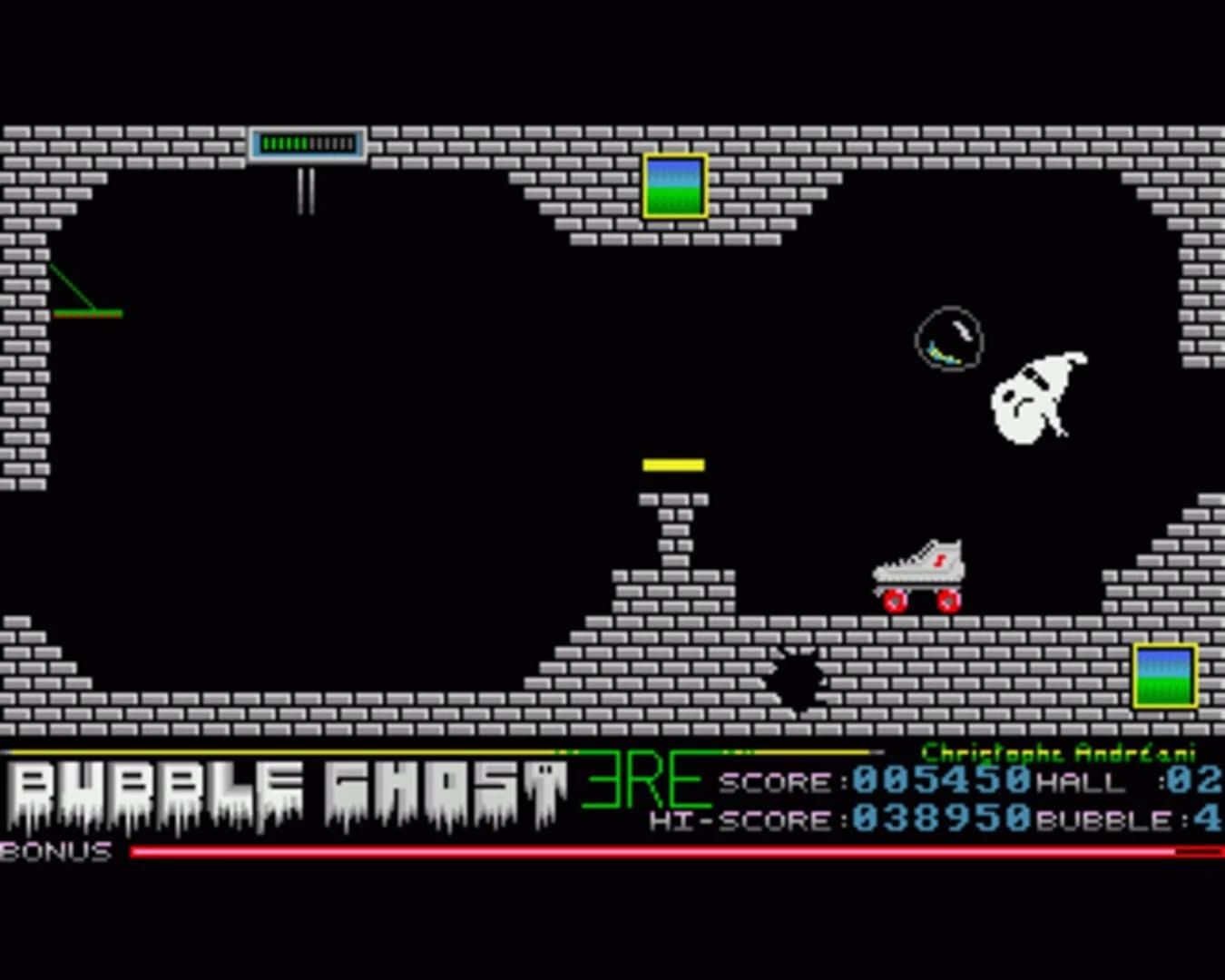Open the BUBBLE counter display
Viewport: 1225px width, 980px height.
1125,822
